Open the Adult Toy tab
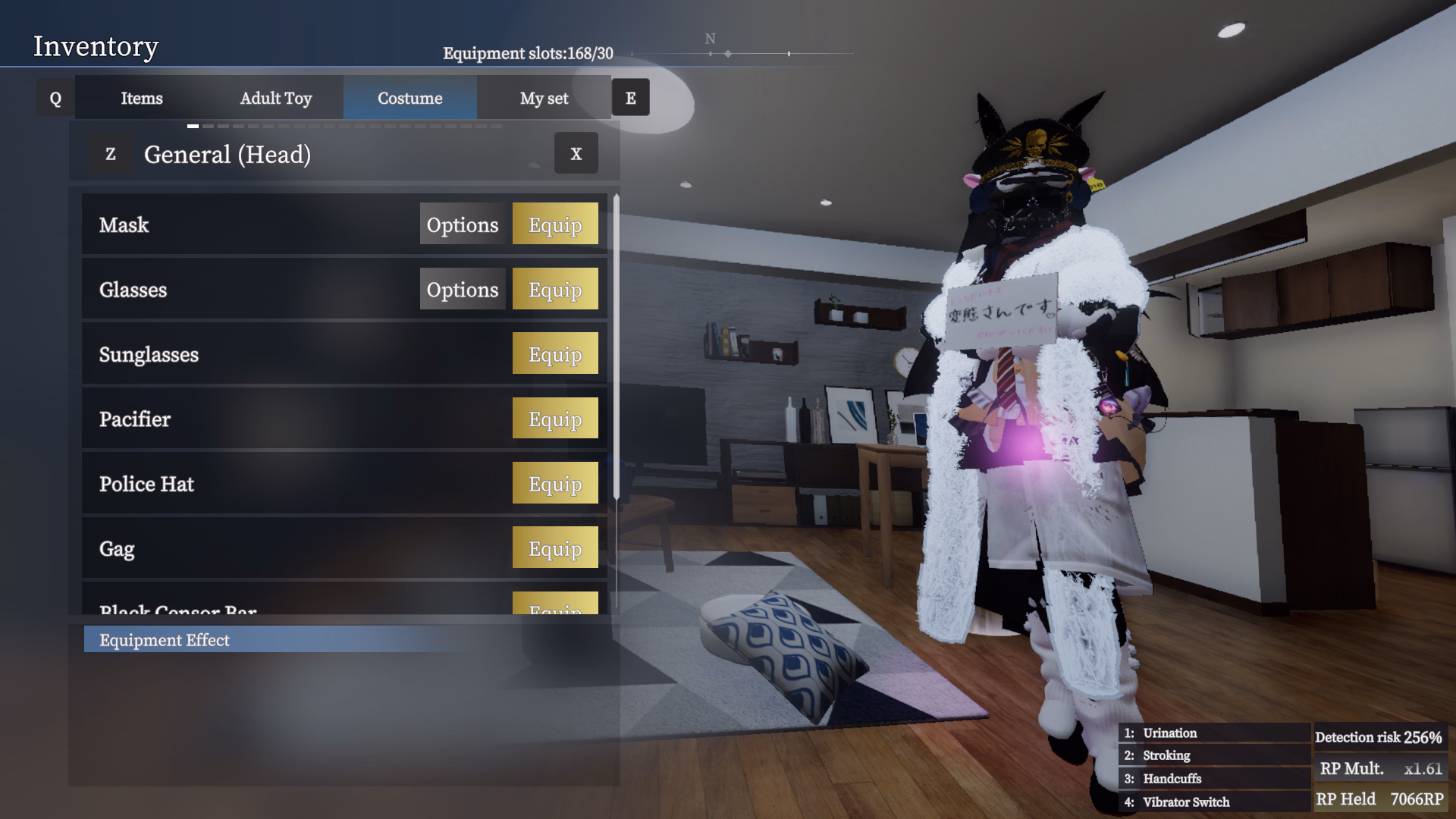 276,99
